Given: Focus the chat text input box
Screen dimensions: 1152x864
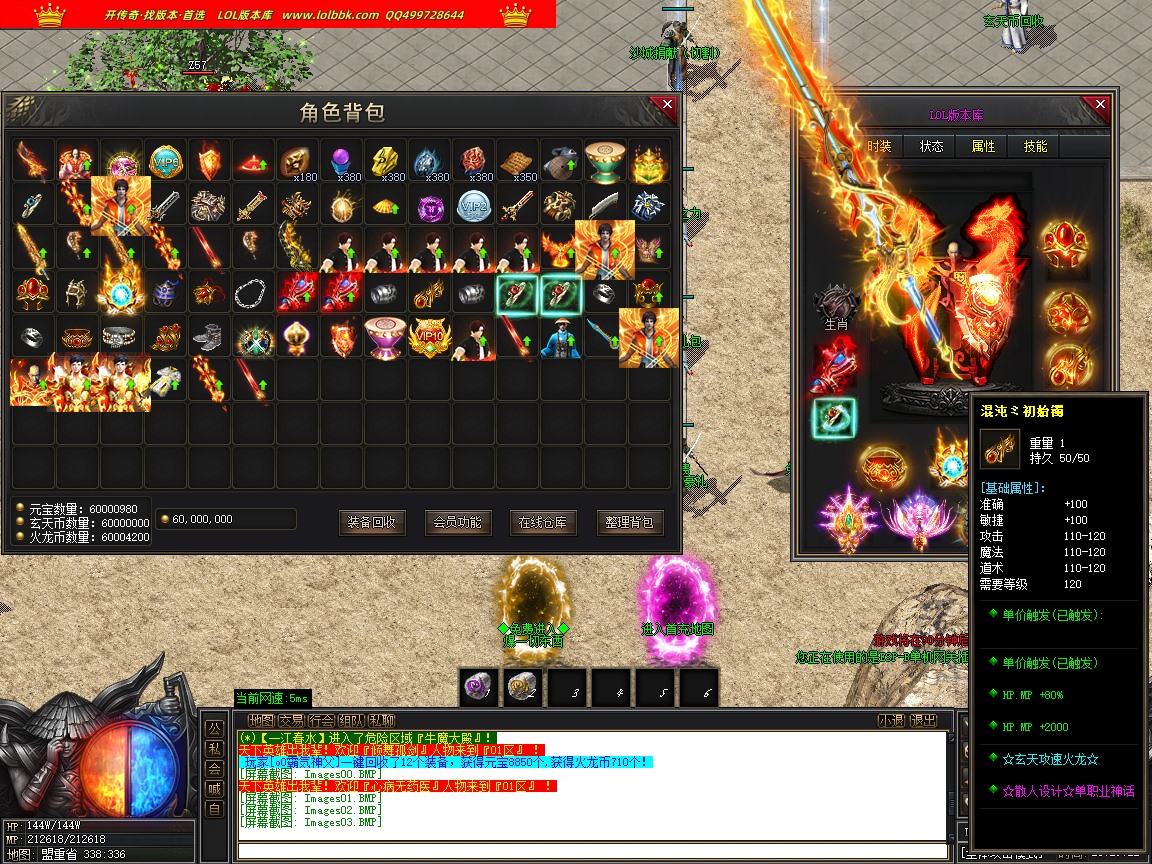Looking at the screenshot, I should click(590, 851).
